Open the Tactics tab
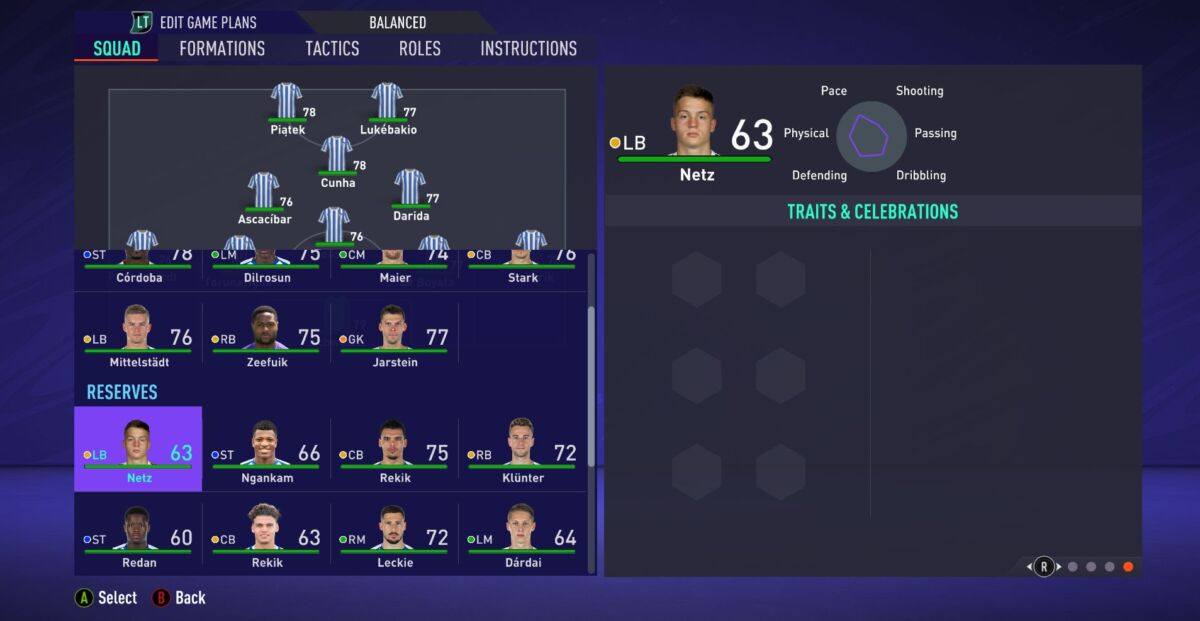 pyautogui.click(x=332, y=48)
